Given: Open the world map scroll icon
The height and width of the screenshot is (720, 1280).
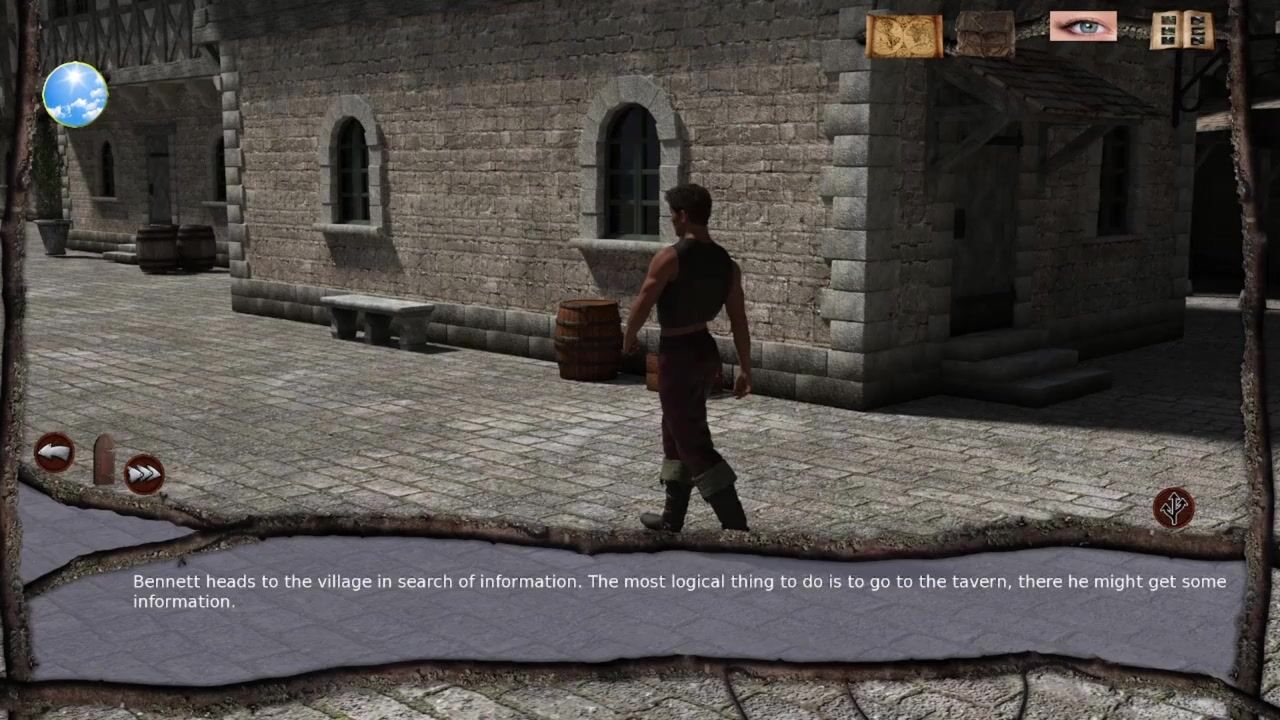Looking at the screenshot, I should (903, 35).
